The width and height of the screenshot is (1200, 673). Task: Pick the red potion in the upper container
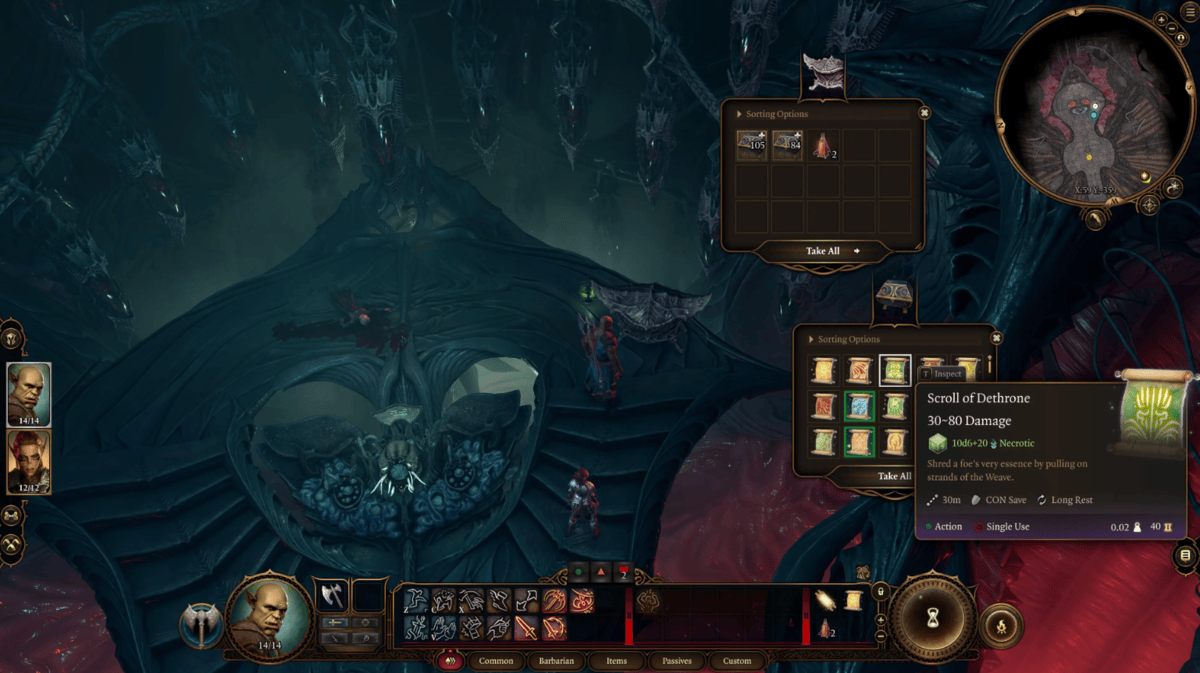[824, 146]
